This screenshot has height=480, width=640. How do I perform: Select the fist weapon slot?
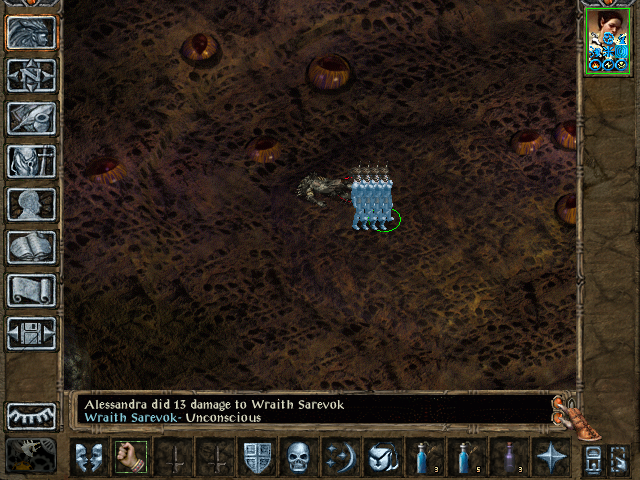coord(130,458)
